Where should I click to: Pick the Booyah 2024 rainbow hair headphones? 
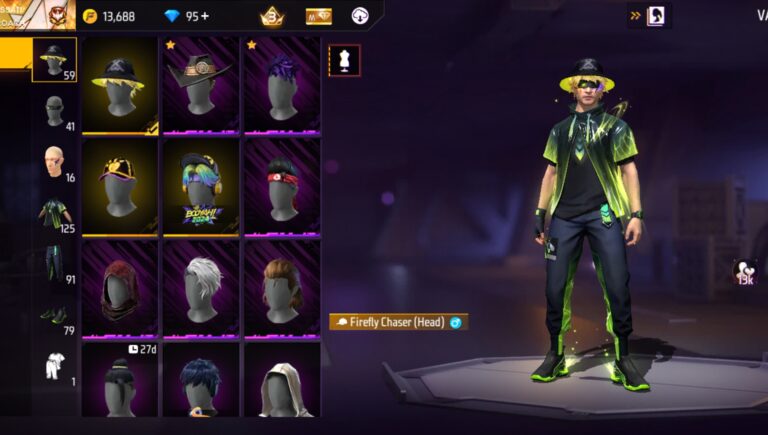click(201, 186)
